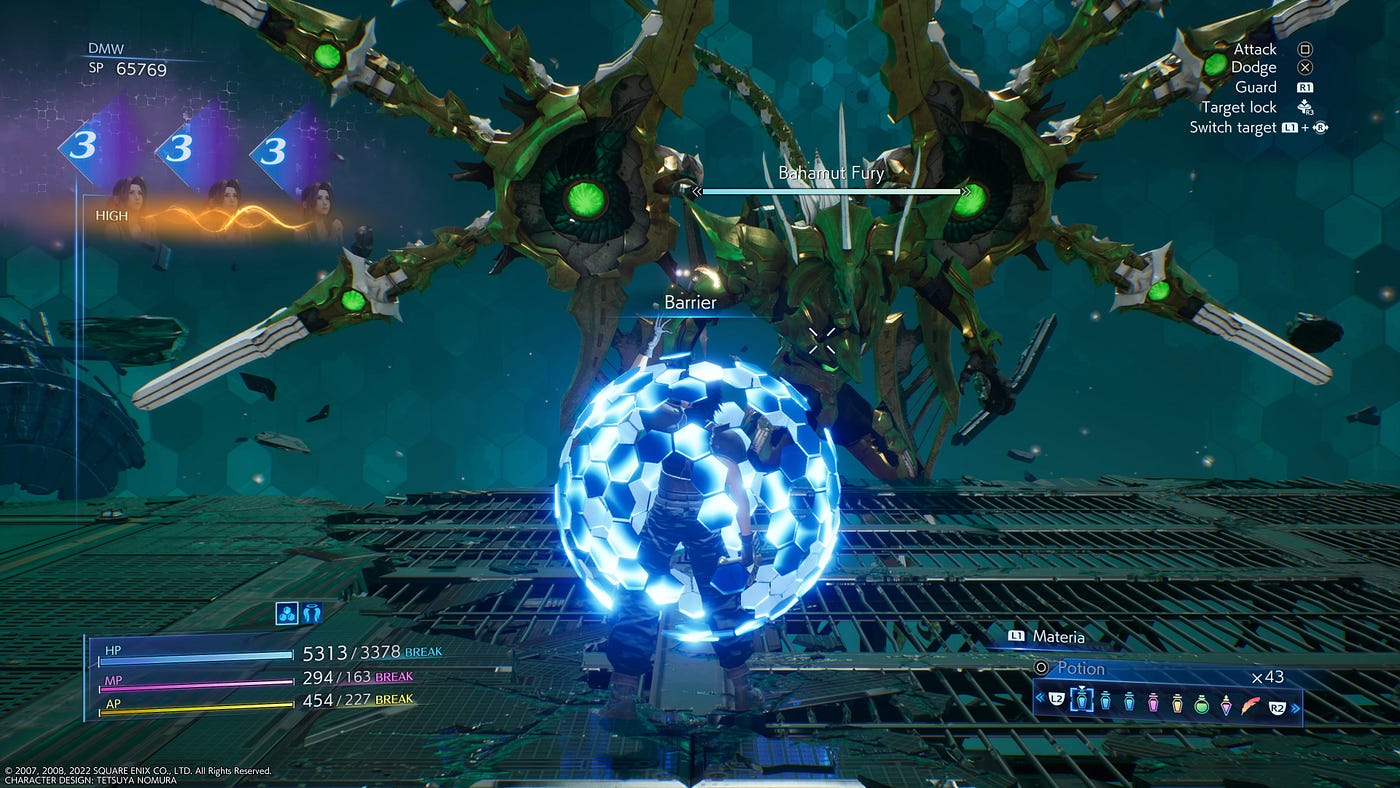This screenshot has width=1400, height=788.
Task: Select the purple diamond-shaped vial
Action: tap(1226, 704)
